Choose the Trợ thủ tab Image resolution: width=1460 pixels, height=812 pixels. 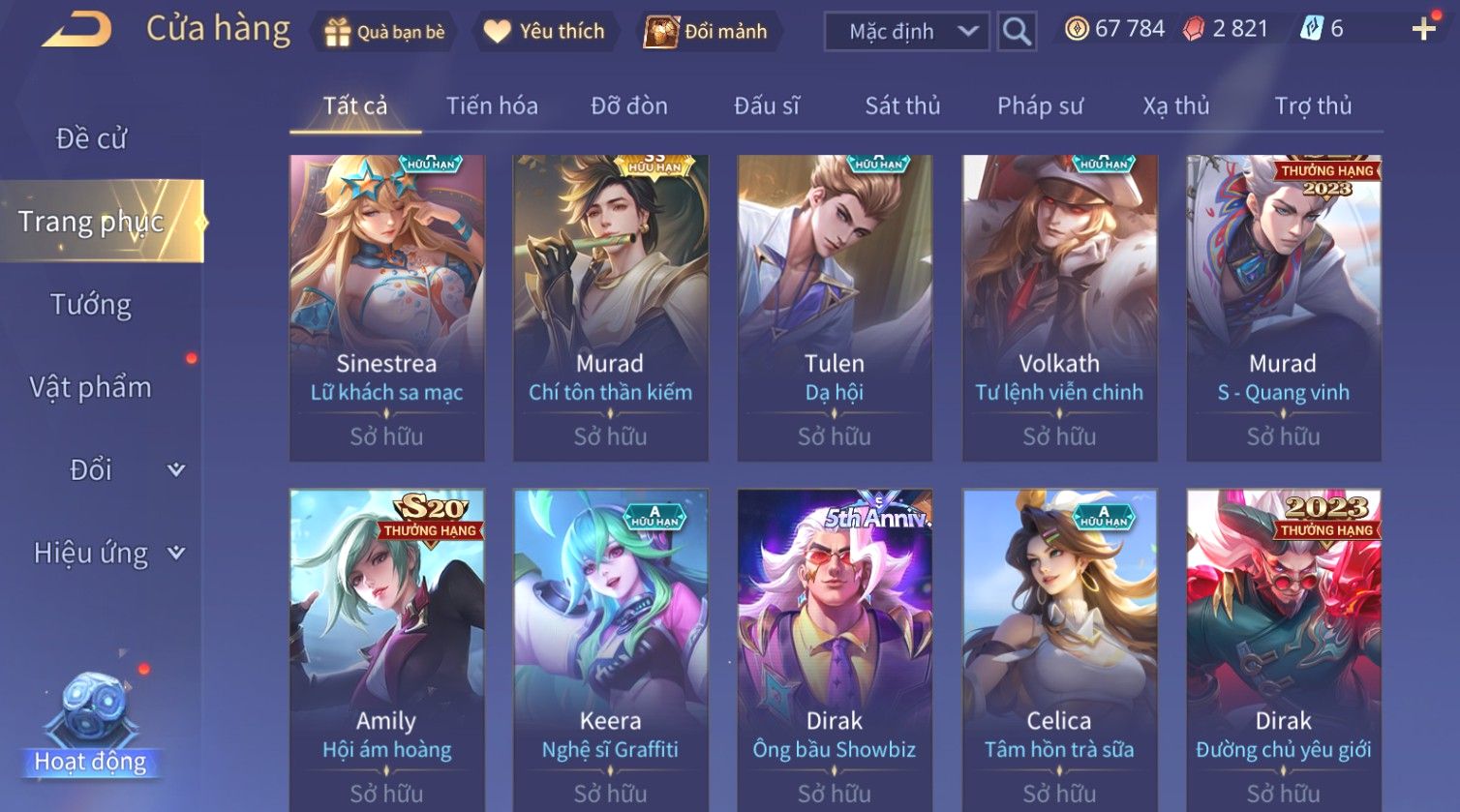[x=1313, y=105]
